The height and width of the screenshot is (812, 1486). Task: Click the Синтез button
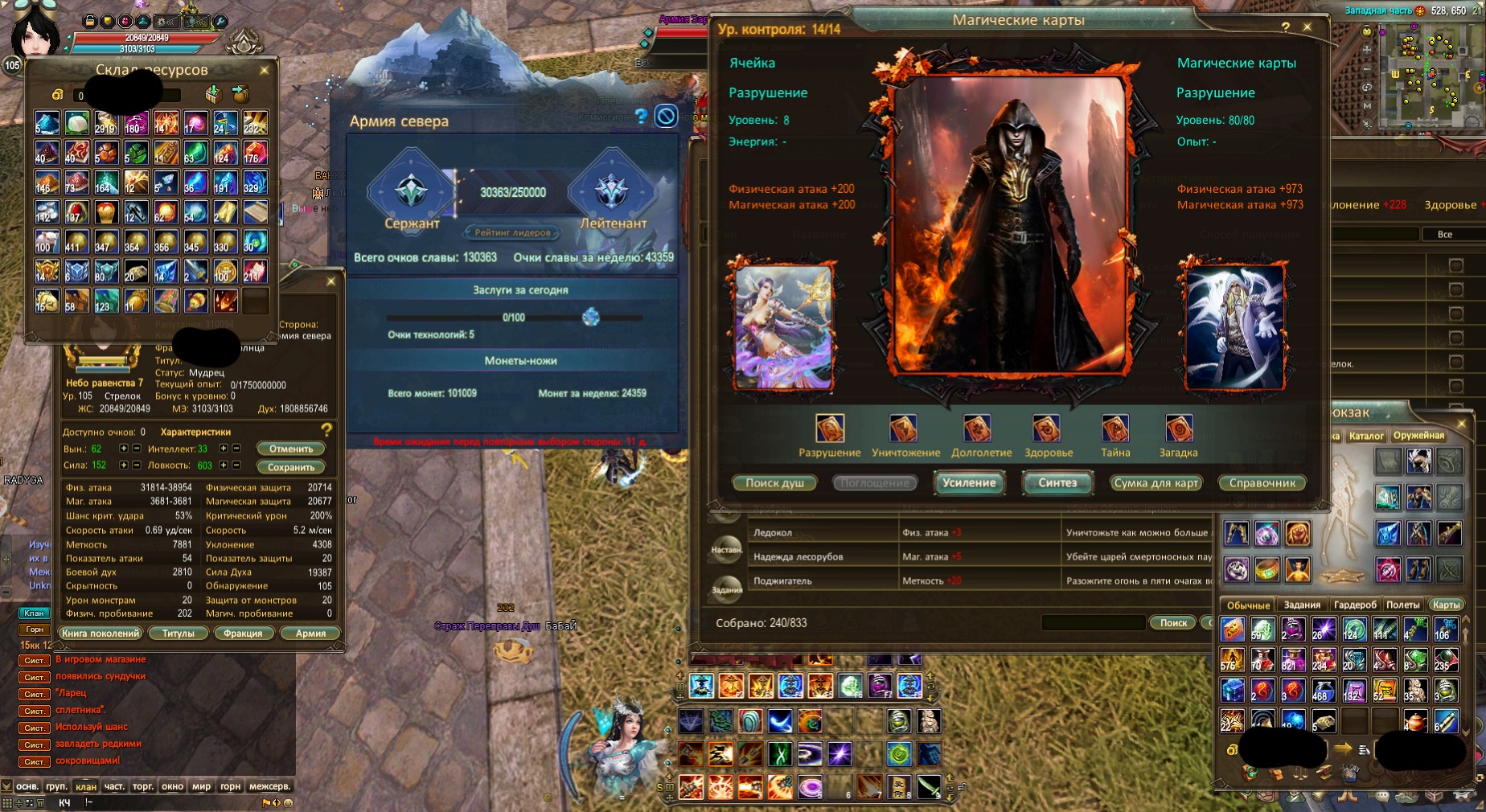pos(1057,483)
